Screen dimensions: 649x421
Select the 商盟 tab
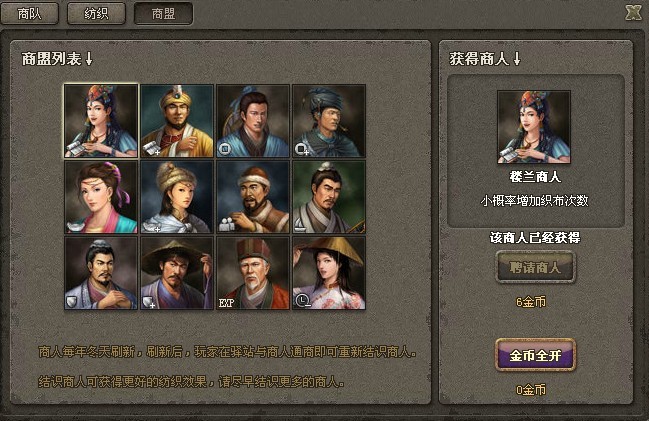pos(162,14)
